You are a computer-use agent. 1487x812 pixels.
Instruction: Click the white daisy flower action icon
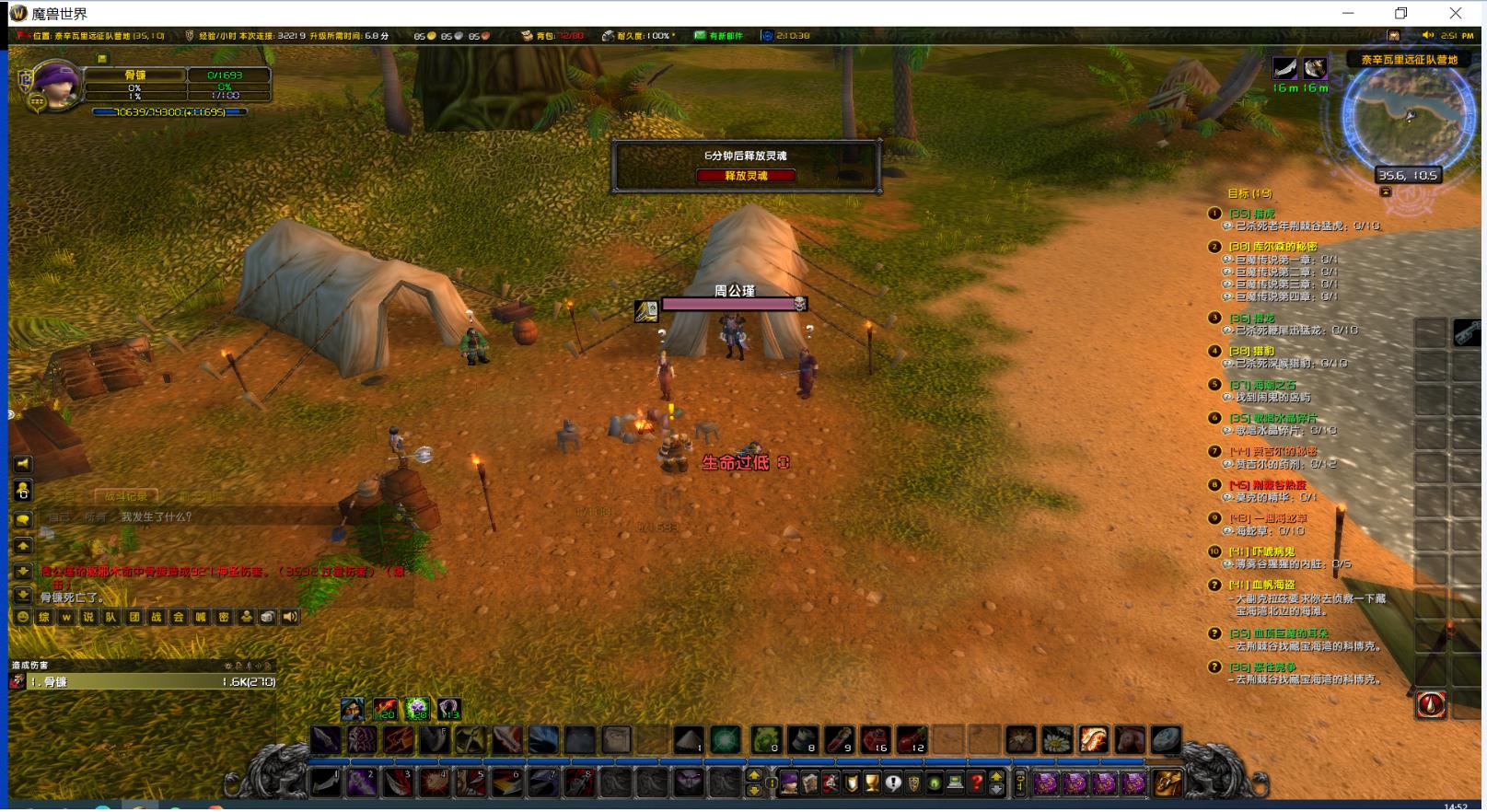pos(1057,739)
